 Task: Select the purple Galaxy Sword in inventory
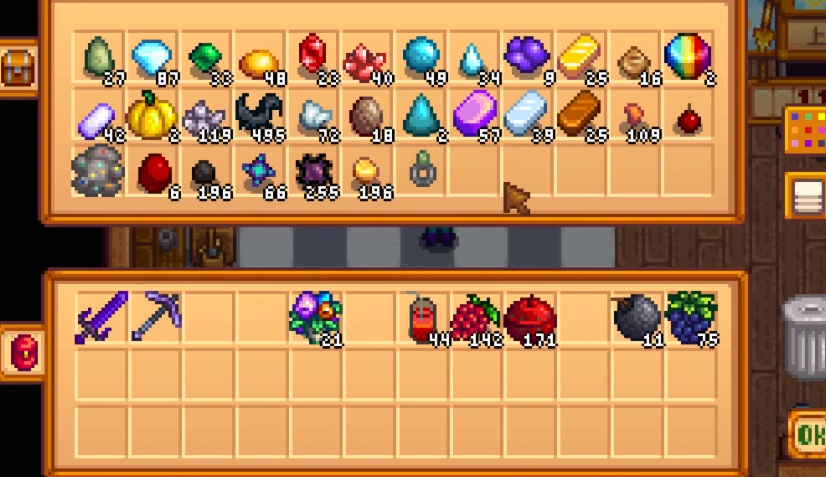coord(101,318)
